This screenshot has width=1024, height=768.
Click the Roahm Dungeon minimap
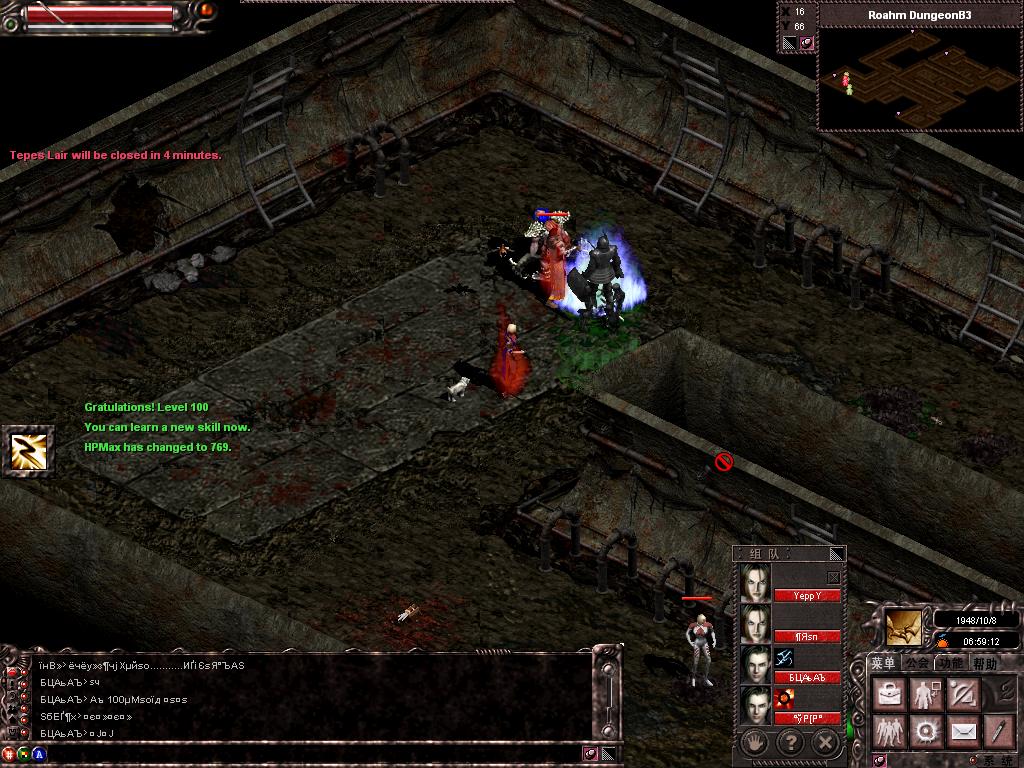pos(917,78)
